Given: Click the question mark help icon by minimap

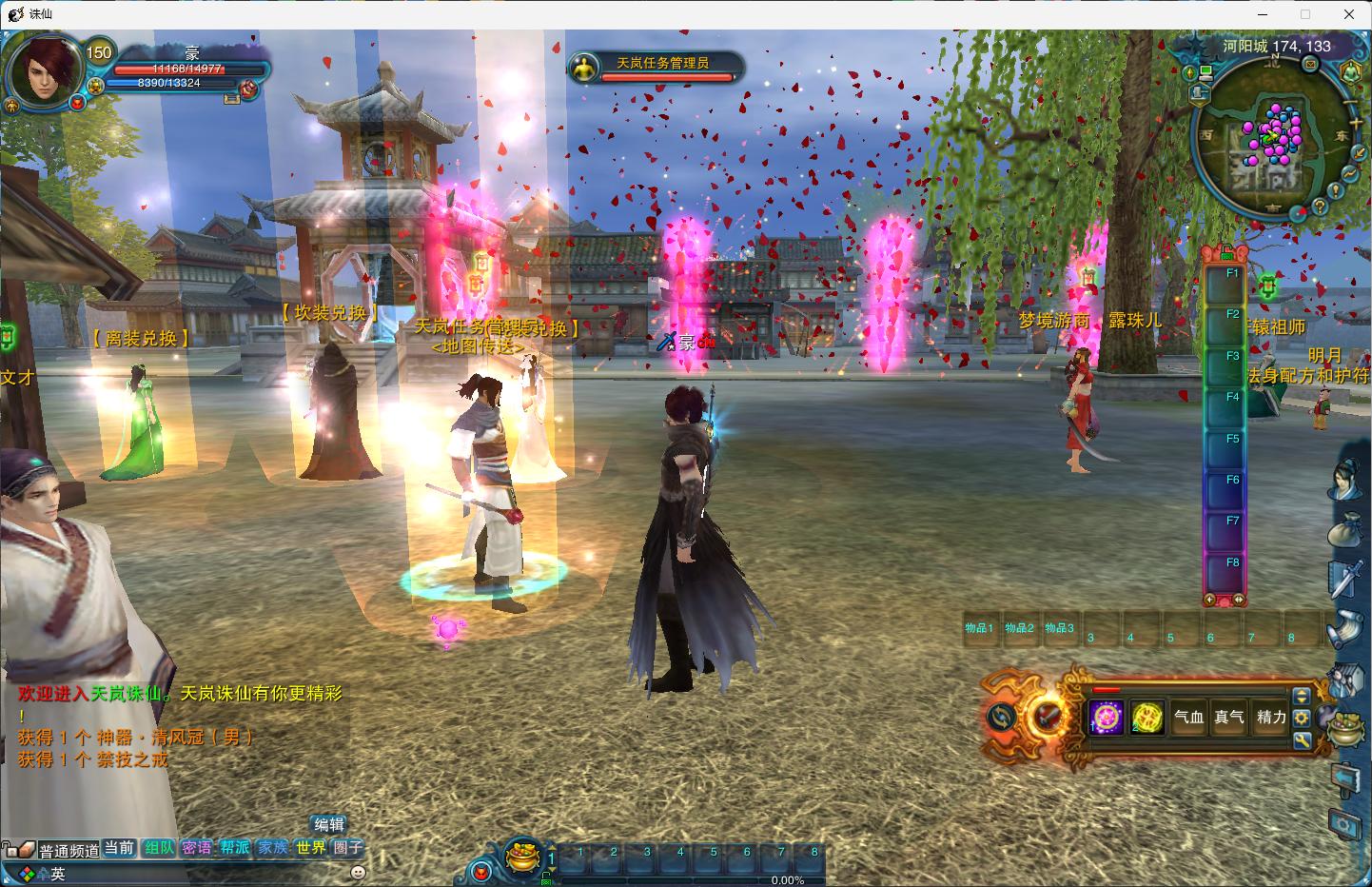Looking at the screenshot, I should point(1320,205).
